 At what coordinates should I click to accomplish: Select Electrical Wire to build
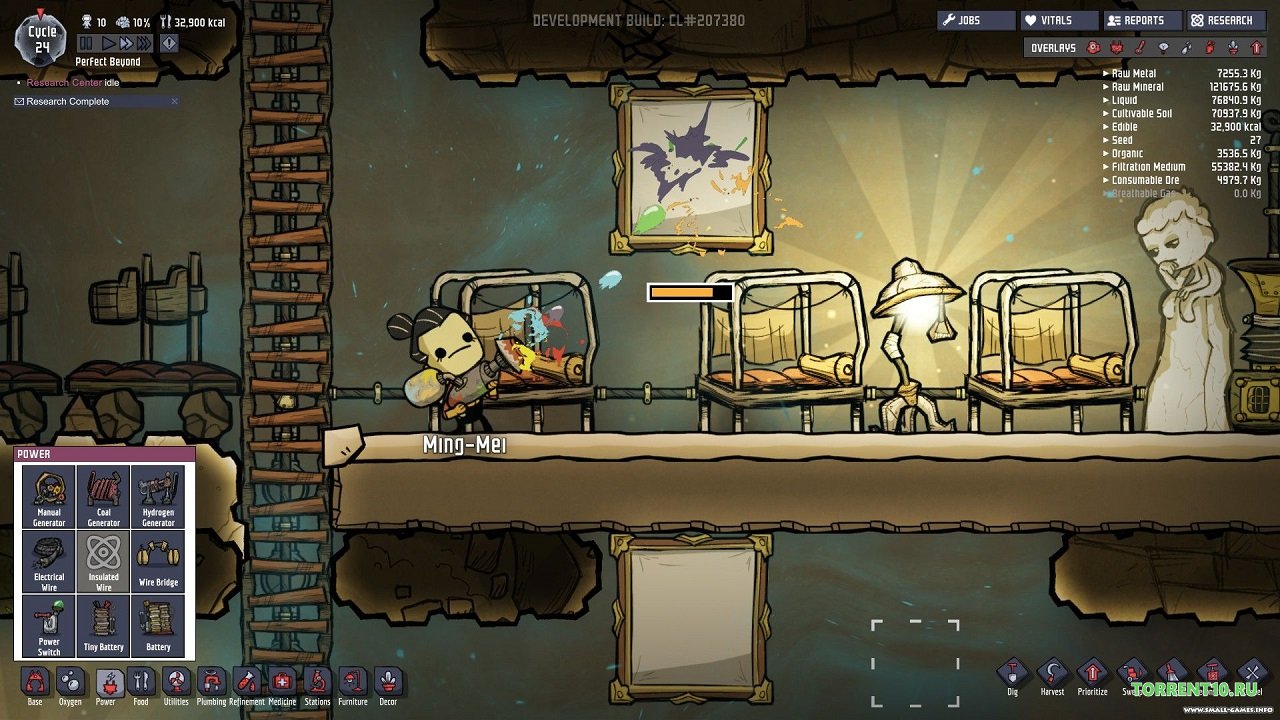pyautogui.click(x=49, y=561)
